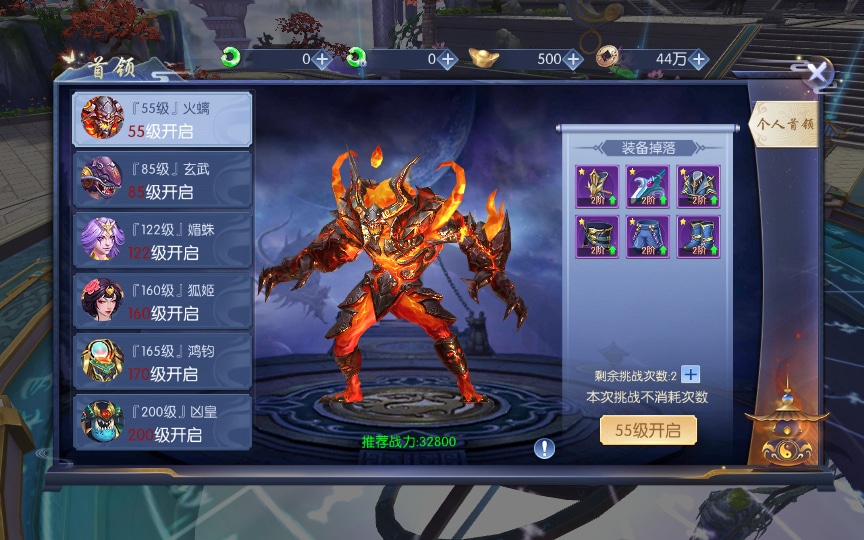This screenshot has width=864, height=540.
Task: Click the 55级开启 challenge button
Action: [x=648, y=431]
